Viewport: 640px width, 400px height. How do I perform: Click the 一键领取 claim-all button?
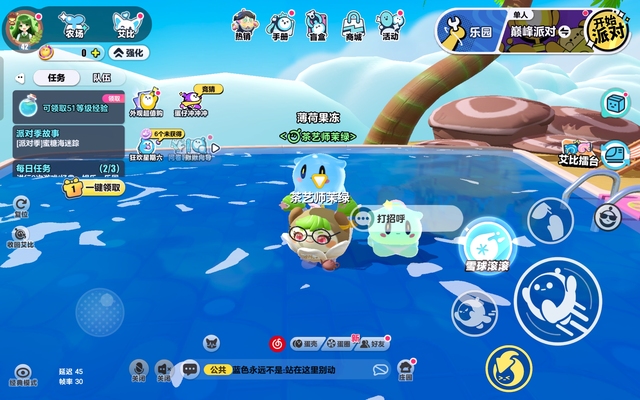point(95,187)
